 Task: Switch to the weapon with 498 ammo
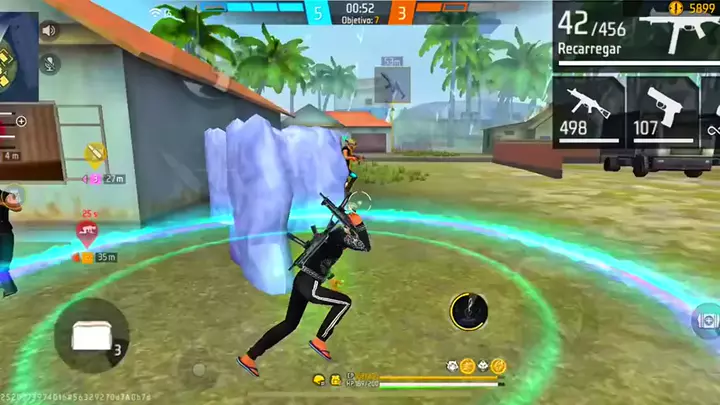[589, 109]
